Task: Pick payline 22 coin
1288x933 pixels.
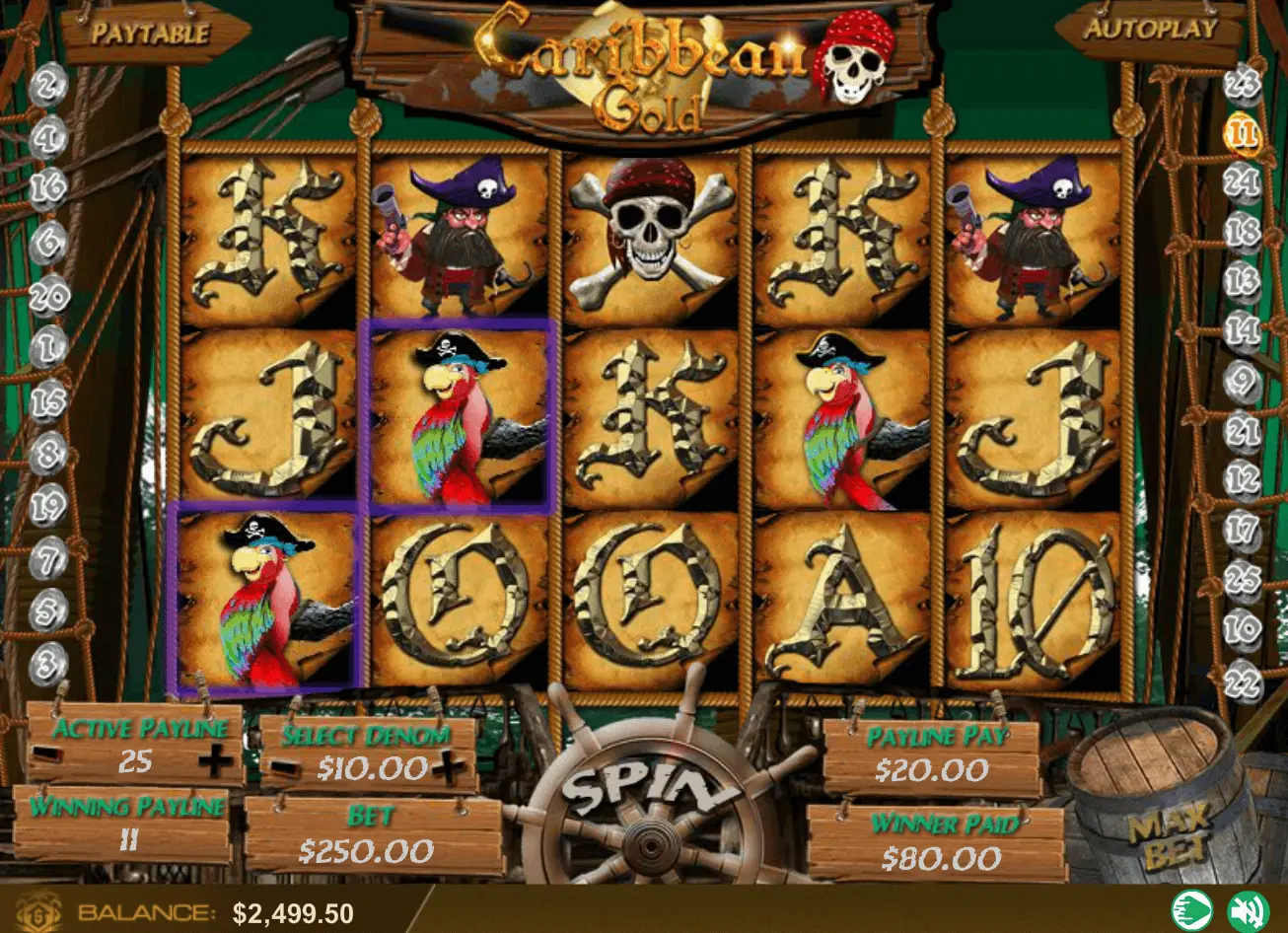Action: coord(1243,680)
